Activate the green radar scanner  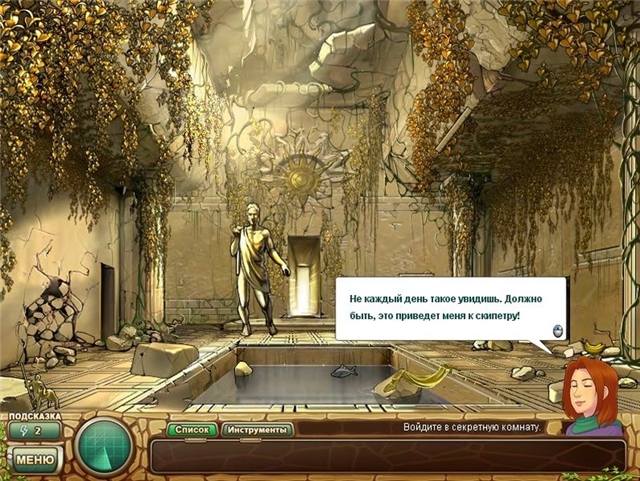tap(105, 442)
